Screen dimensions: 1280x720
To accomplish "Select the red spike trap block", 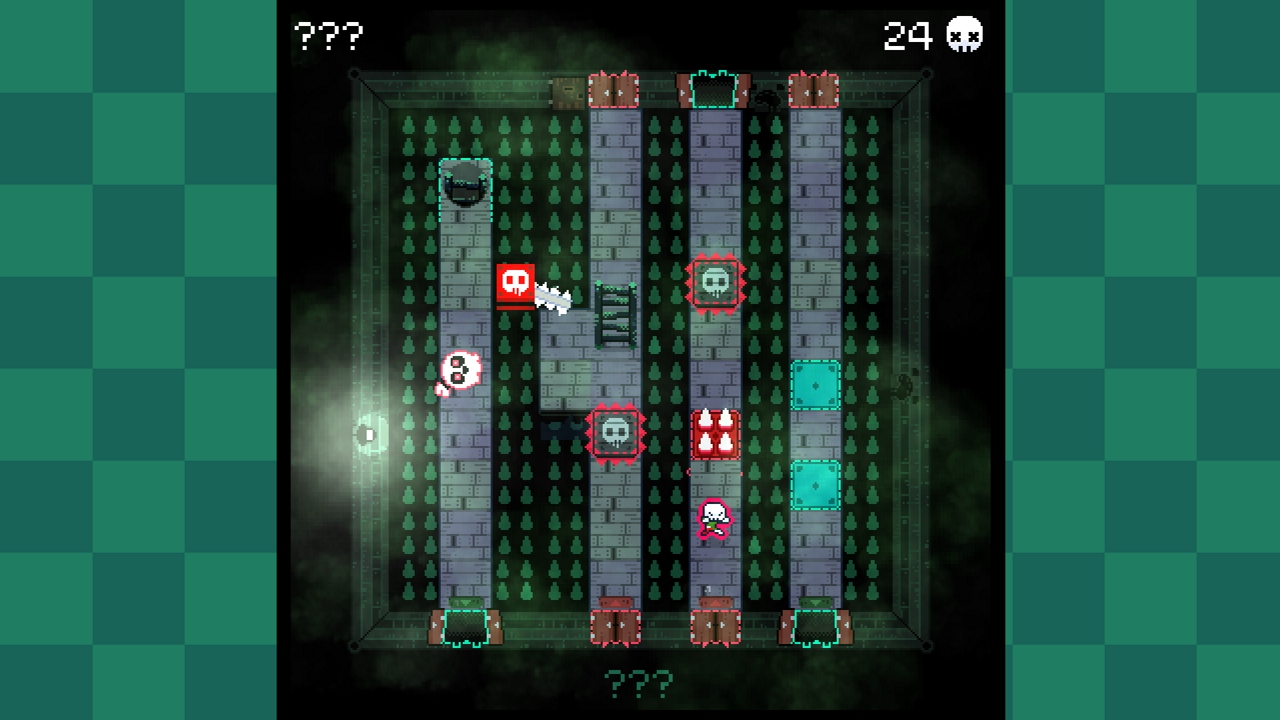I will pyautogui.click(x=716, y=433).
